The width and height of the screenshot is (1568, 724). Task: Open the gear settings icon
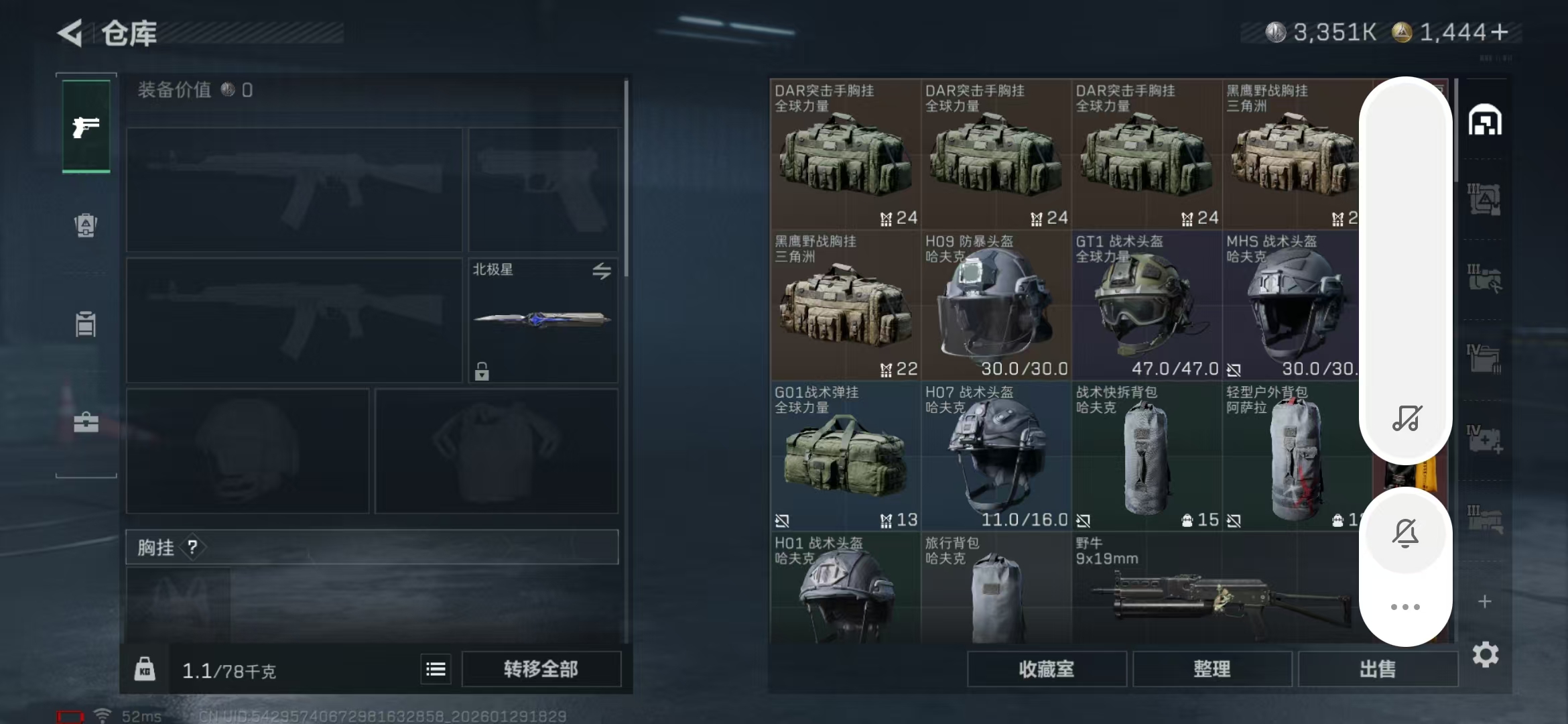pos(1485,654)
